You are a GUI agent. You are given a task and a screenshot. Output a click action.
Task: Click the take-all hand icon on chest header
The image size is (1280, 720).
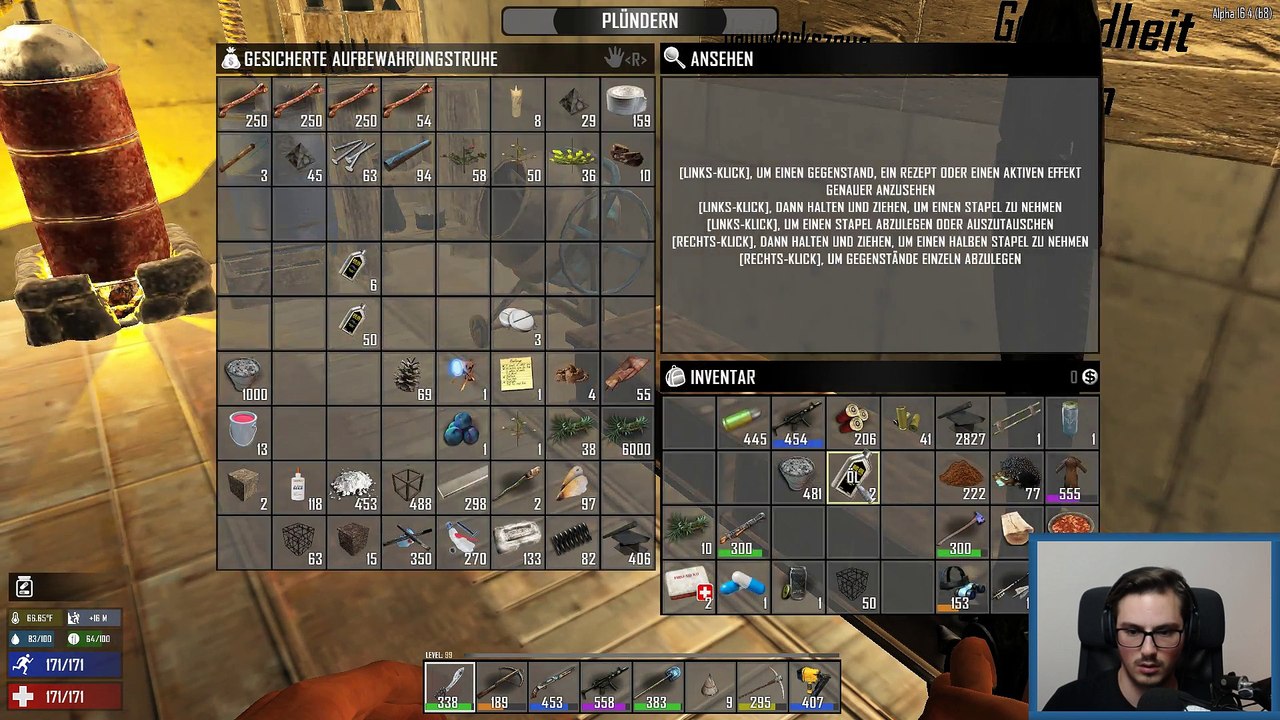coord(614,59)
